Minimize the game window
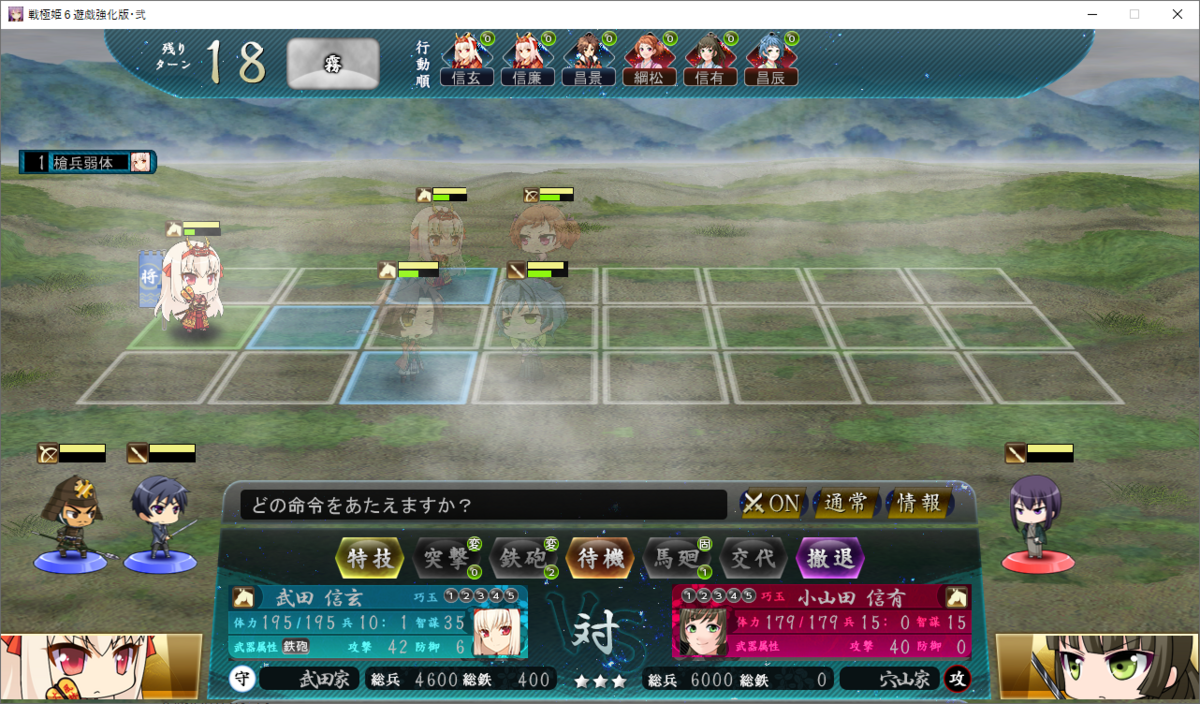The height and width of the screenshot is (704, 1200). [x=1089, y=14]
